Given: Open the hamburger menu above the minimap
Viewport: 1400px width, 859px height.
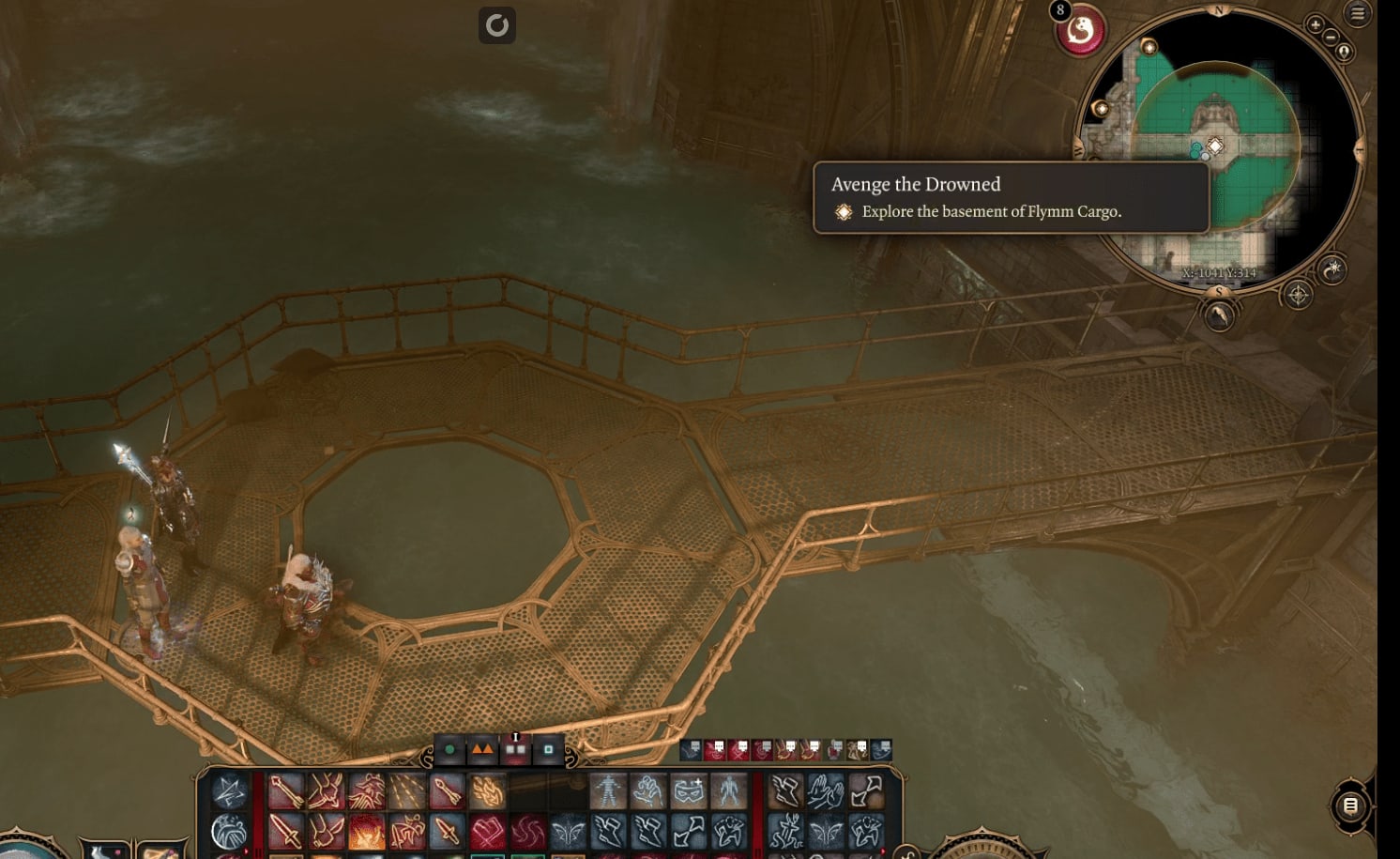Looking at the screenshot, I should tap(1358, 13).
